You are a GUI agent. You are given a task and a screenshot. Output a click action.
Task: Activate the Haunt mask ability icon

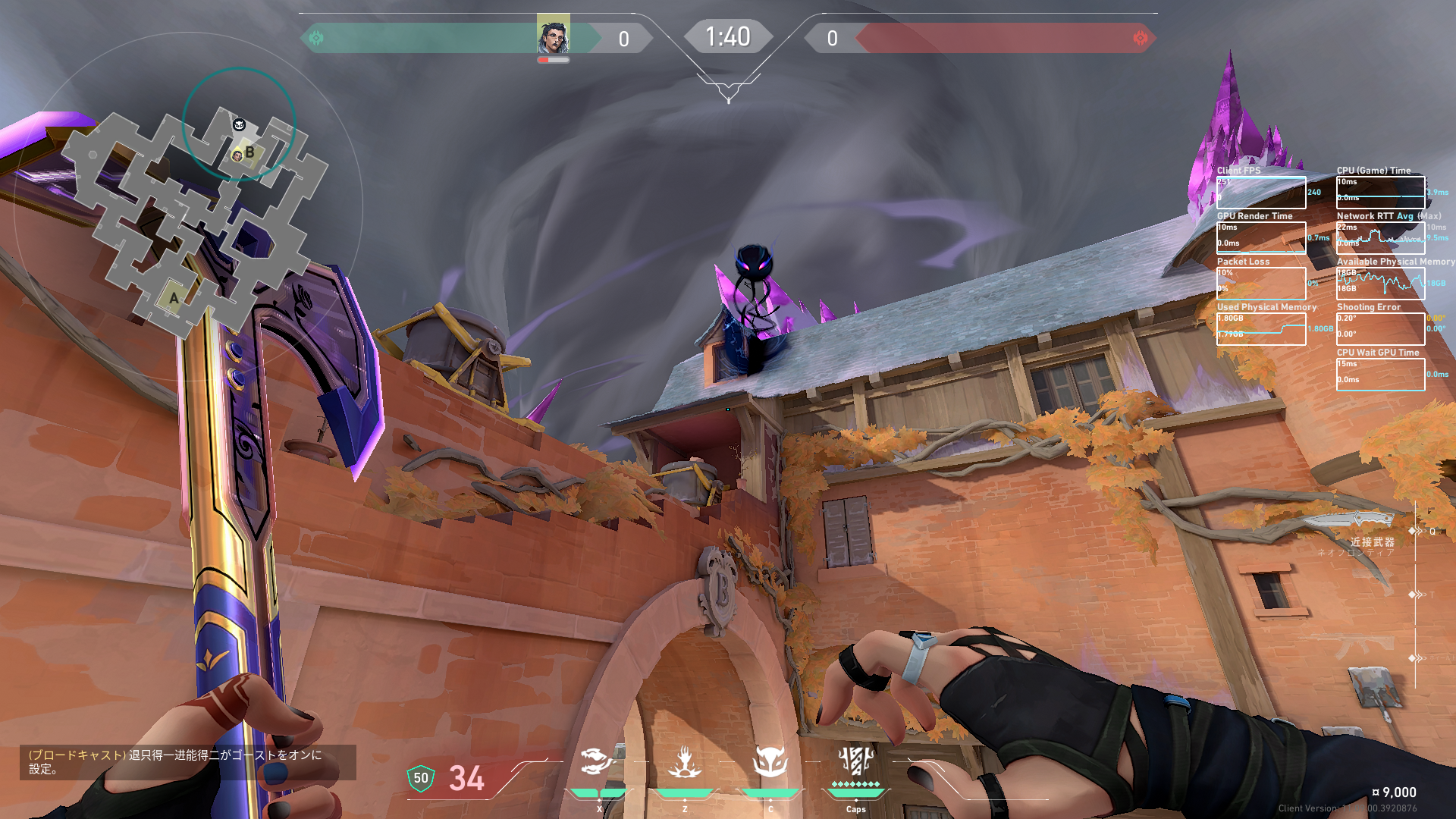(x=770, y=761)
